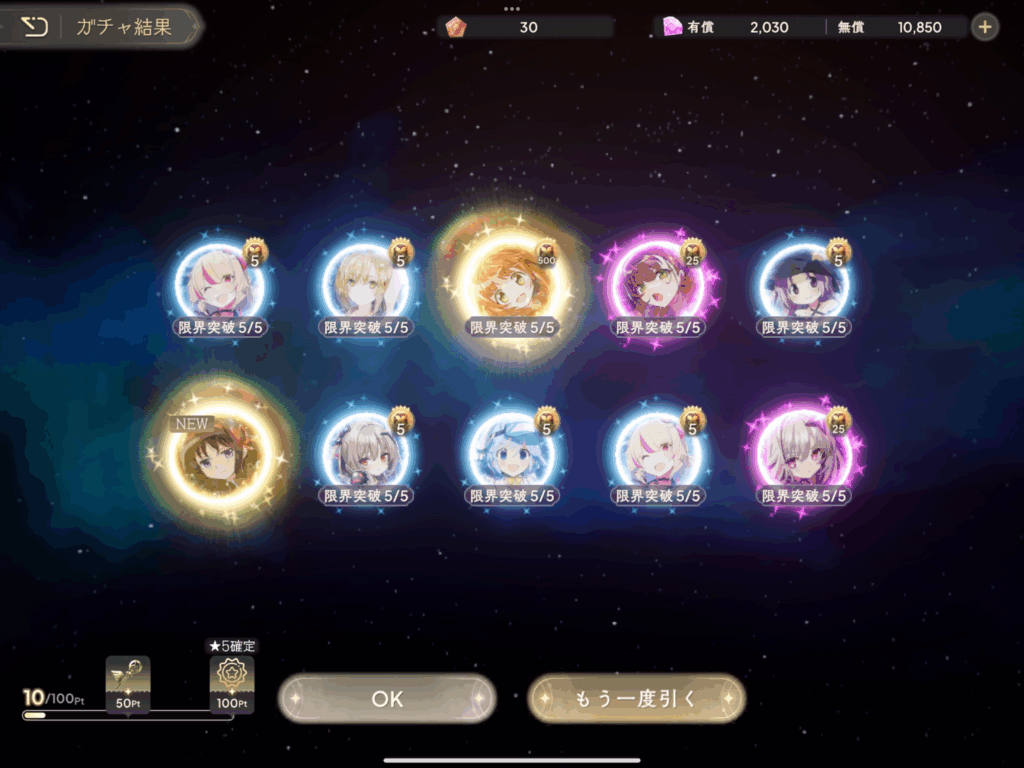1024x768 pixels.
Task: Select the purple-haired character with black hat
Action: [x=803, y=286]
